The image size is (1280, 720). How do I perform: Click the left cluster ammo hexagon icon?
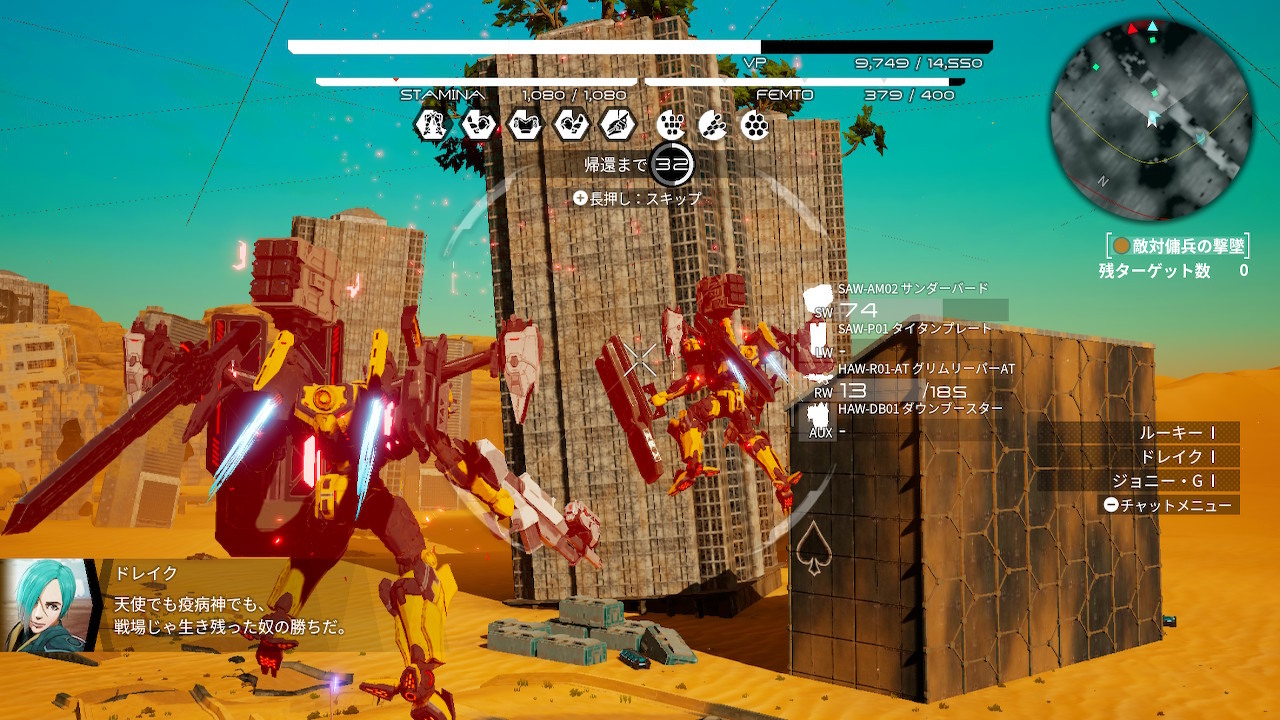671,125
